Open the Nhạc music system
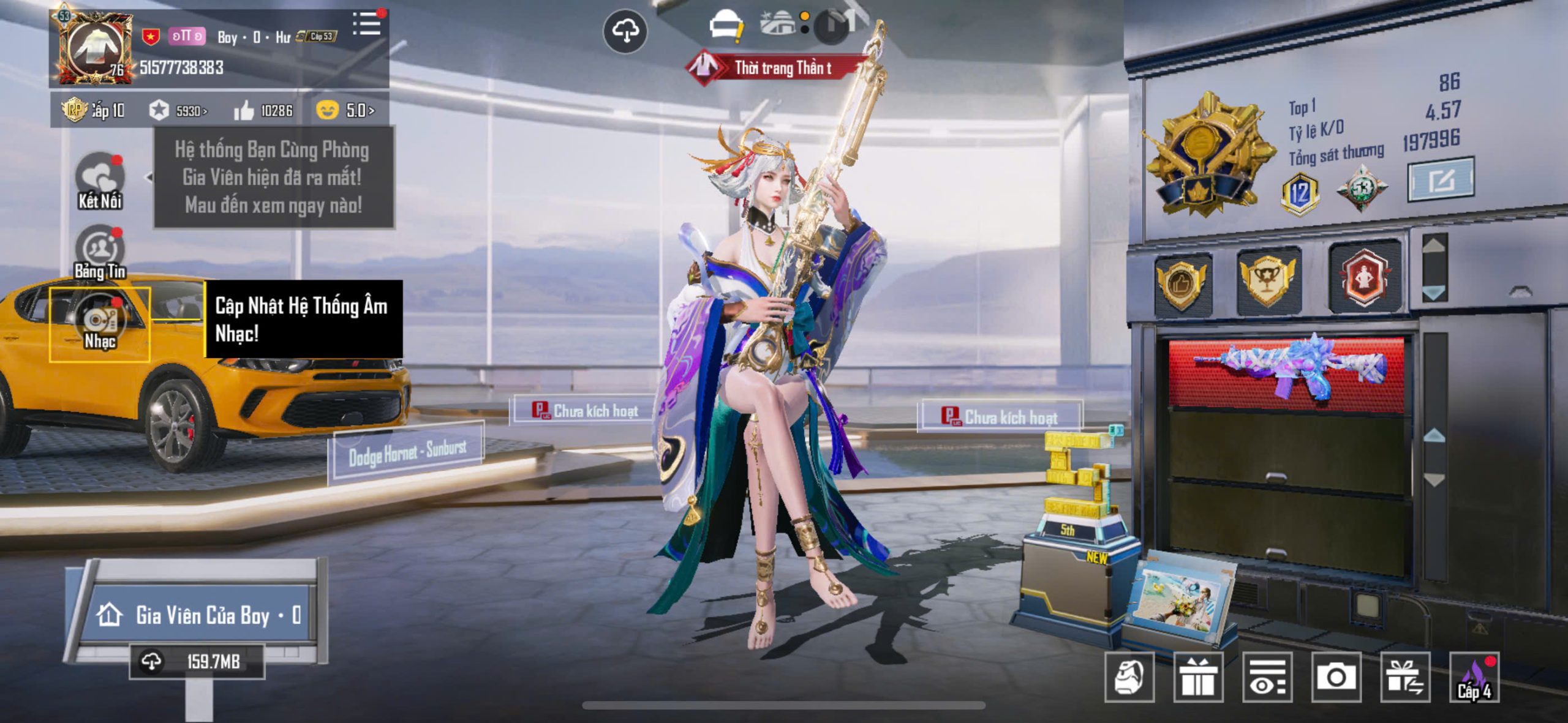 100,324
